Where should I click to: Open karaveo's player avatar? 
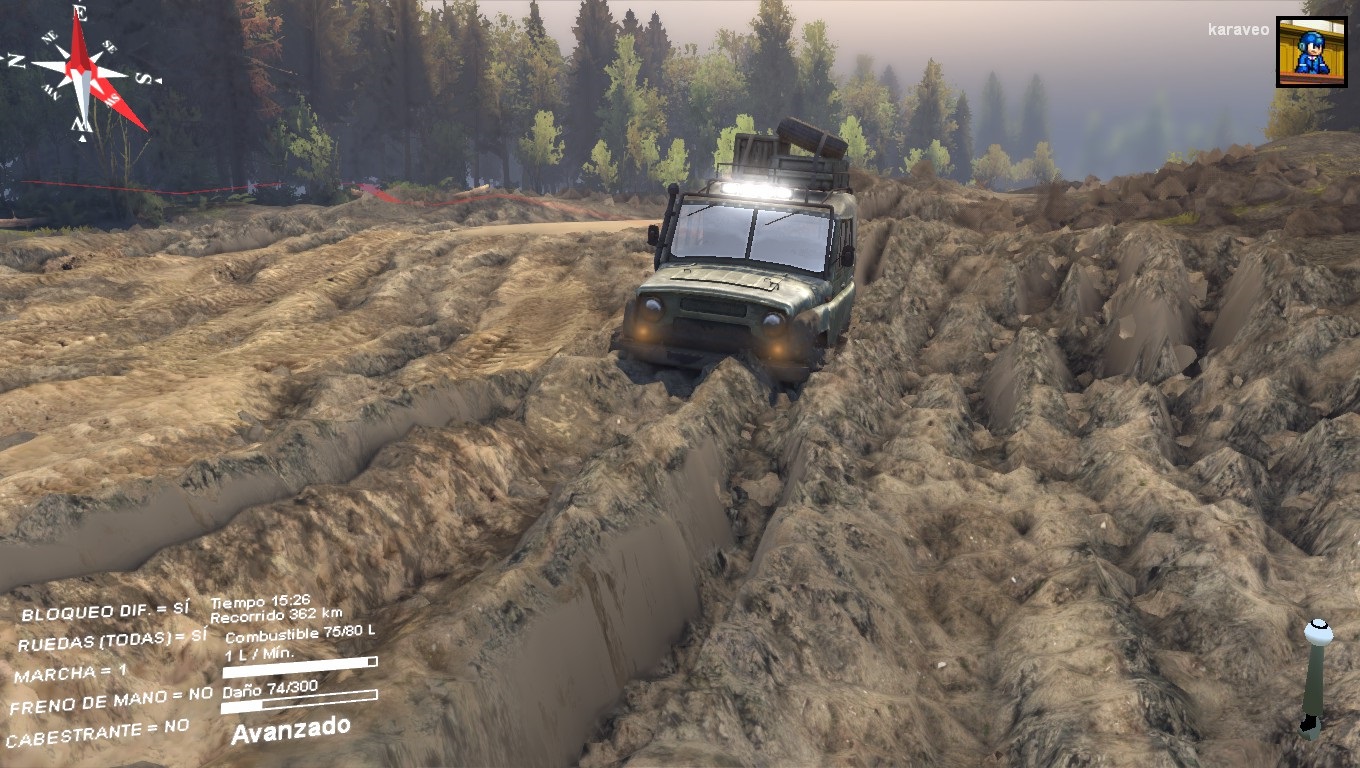pos(1311,52)
